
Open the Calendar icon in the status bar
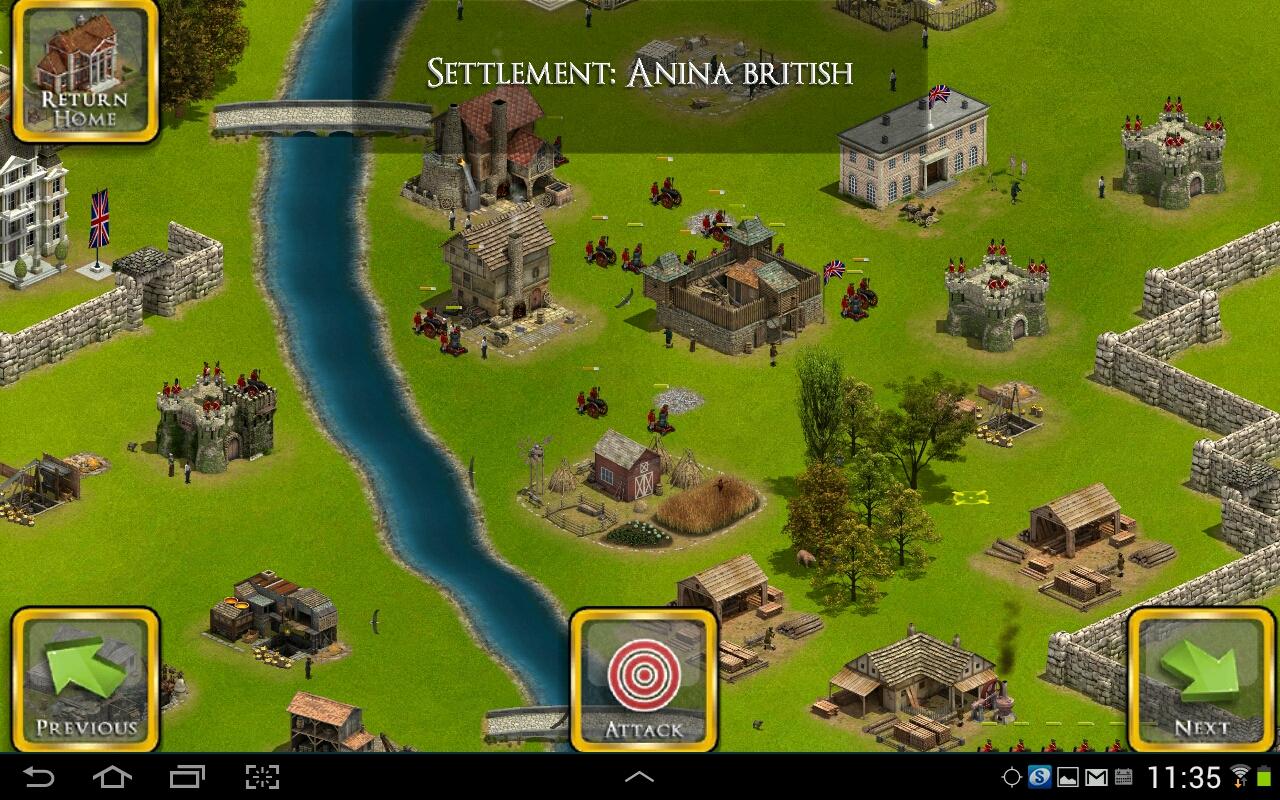[1124, 776]
